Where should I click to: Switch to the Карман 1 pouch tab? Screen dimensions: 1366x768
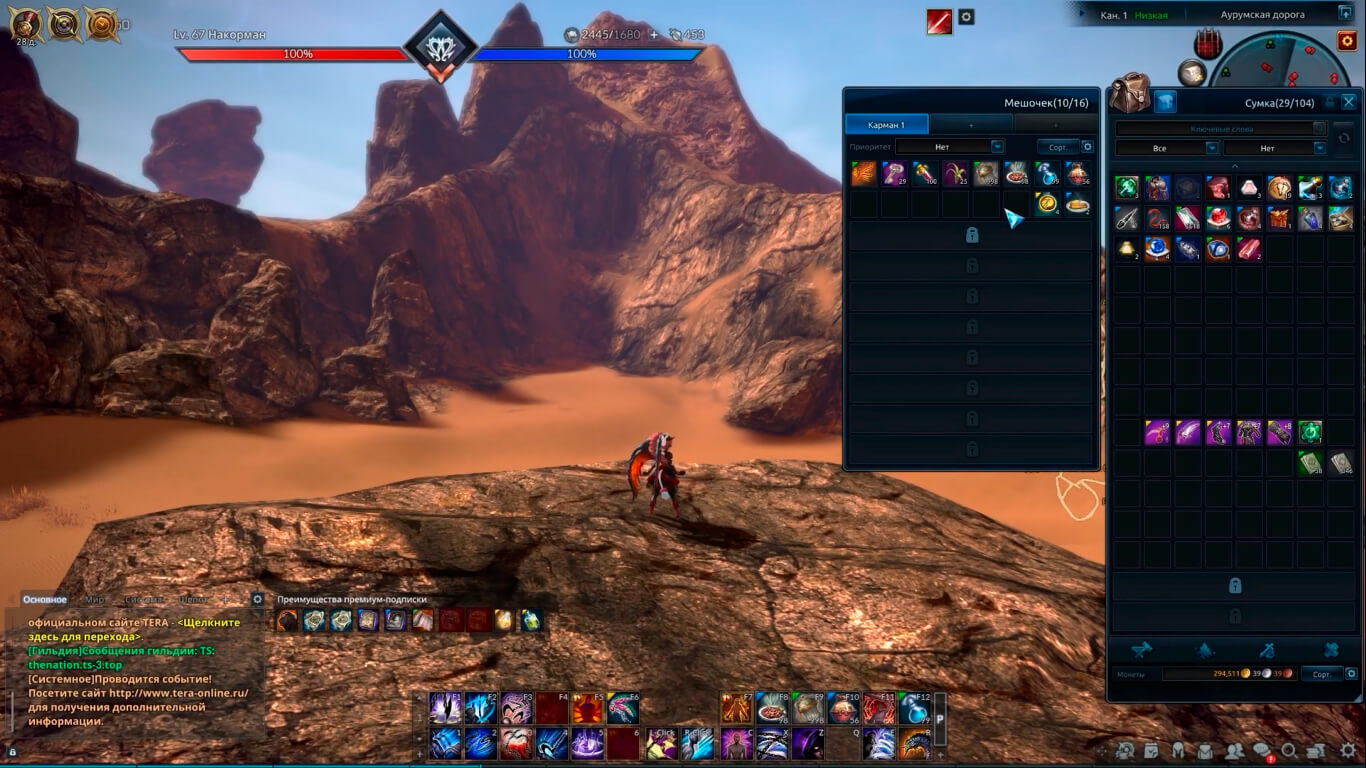click(887, 125)
